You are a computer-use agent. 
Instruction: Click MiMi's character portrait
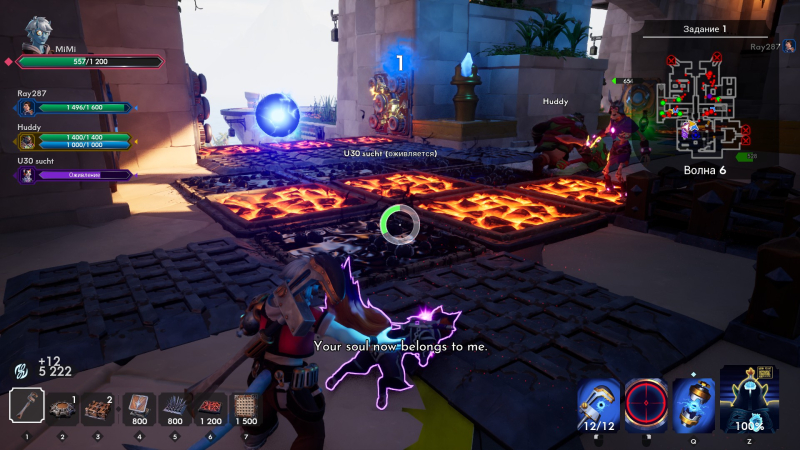click(40, 30)
